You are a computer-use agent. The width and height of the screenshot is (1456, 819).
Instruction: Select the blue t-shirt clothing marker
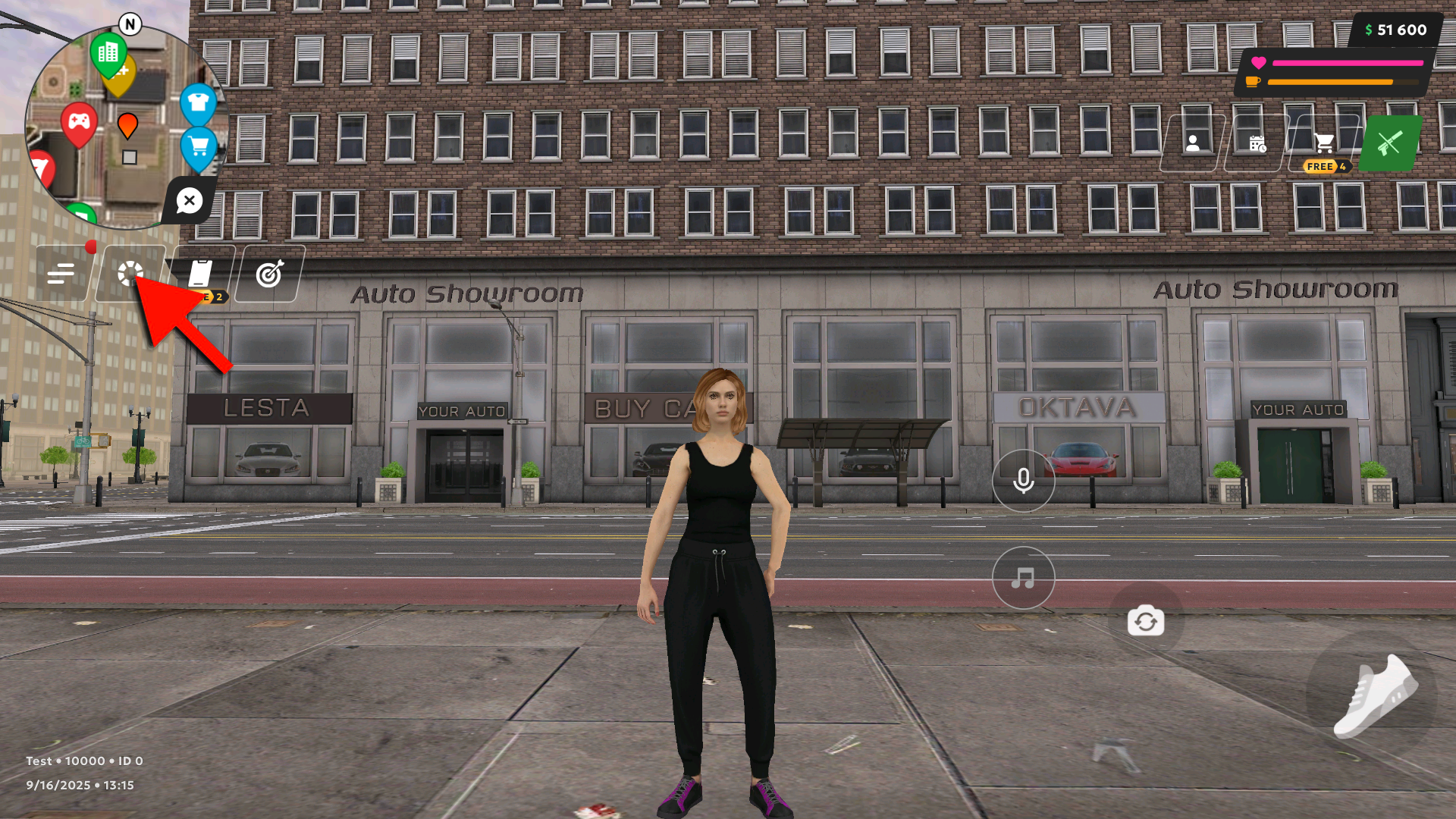point(199,102)
